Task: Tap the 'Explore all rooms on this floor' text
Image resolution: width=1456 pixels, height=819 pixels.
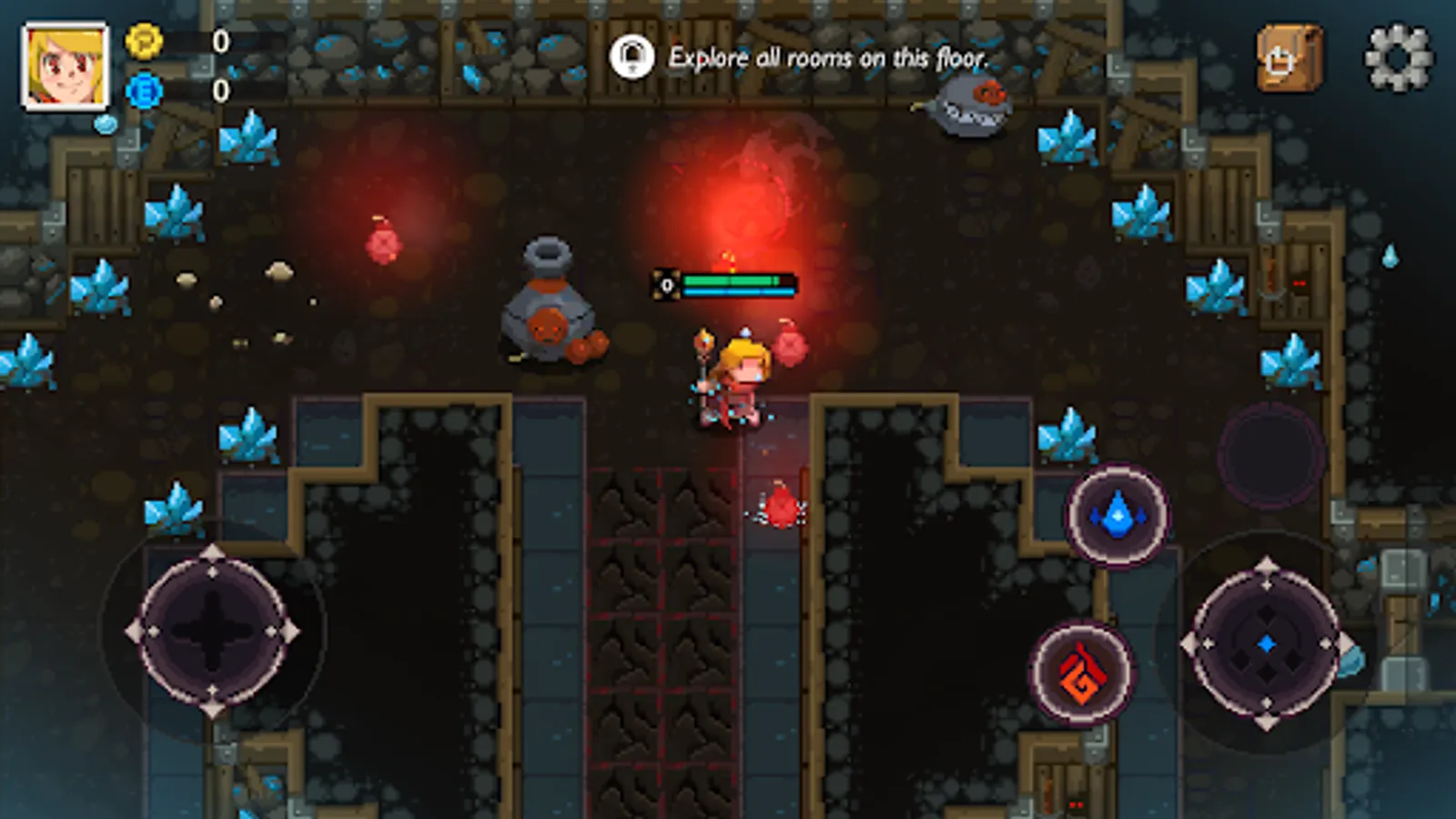Action: [x=828, y=56]
